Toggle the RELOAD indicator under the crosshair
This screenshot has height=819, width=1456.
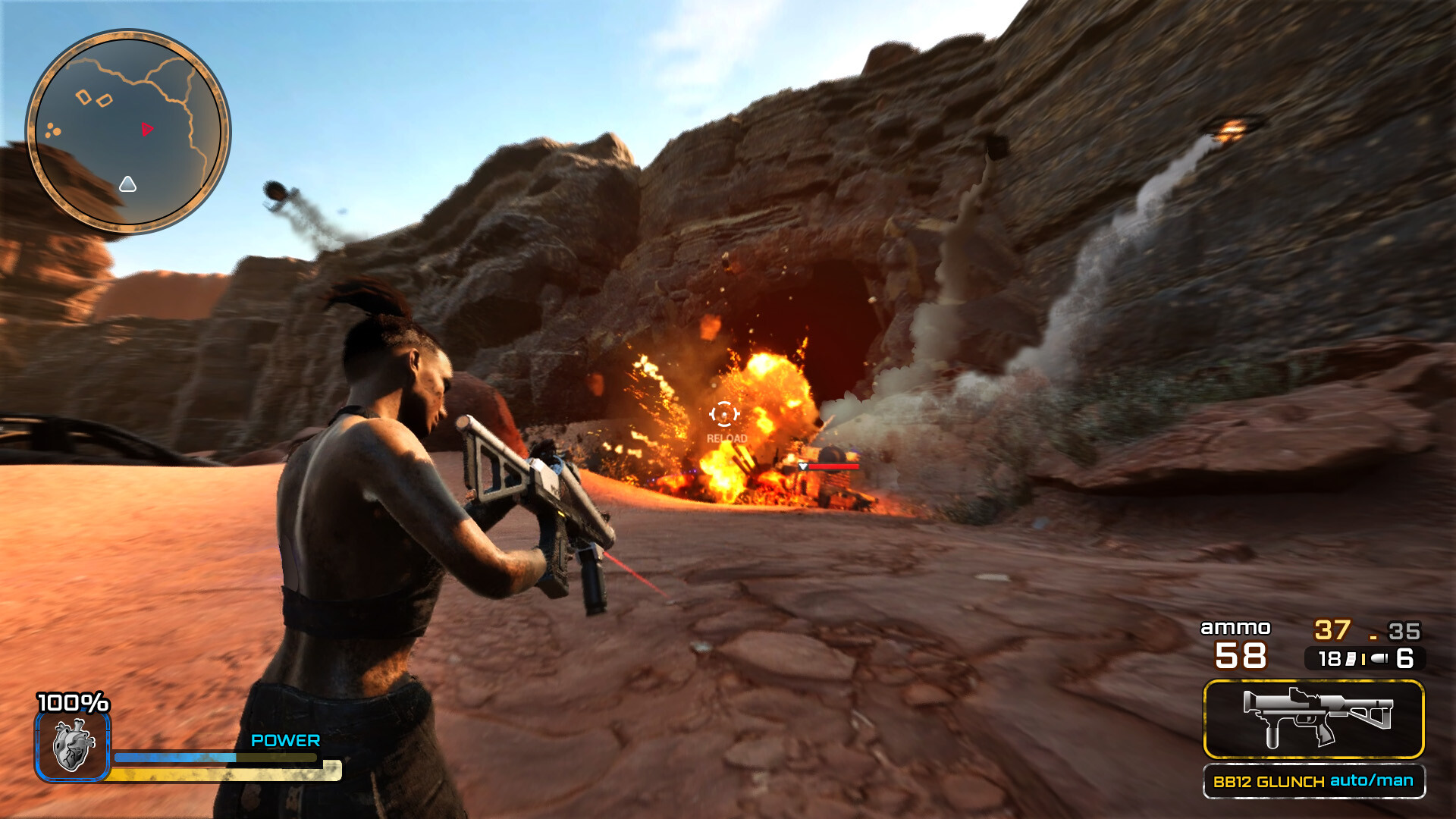point(726,438)
